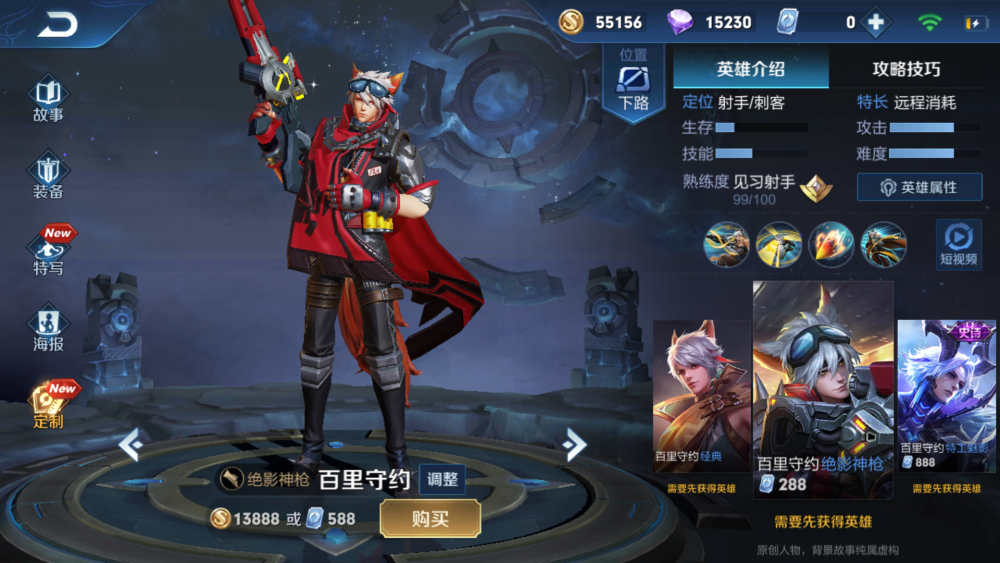Go back using the return arrow
The width and height of the screenshot is (1000, 563).
(57, 26)
